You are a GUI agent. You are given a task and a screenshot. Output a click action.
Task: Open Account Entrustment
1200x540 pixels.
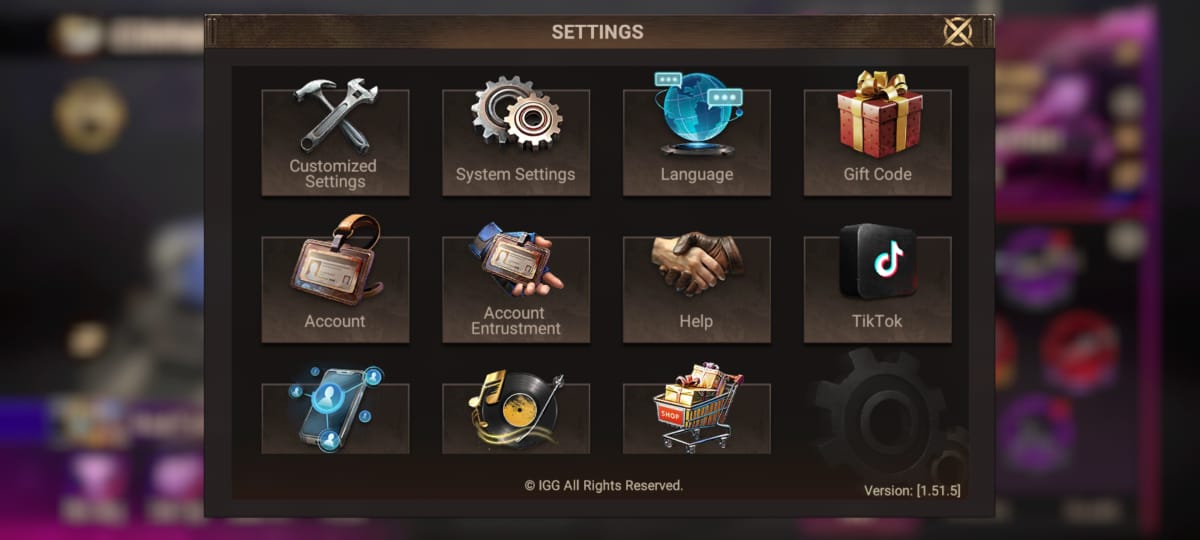click(x=516, y=289)
